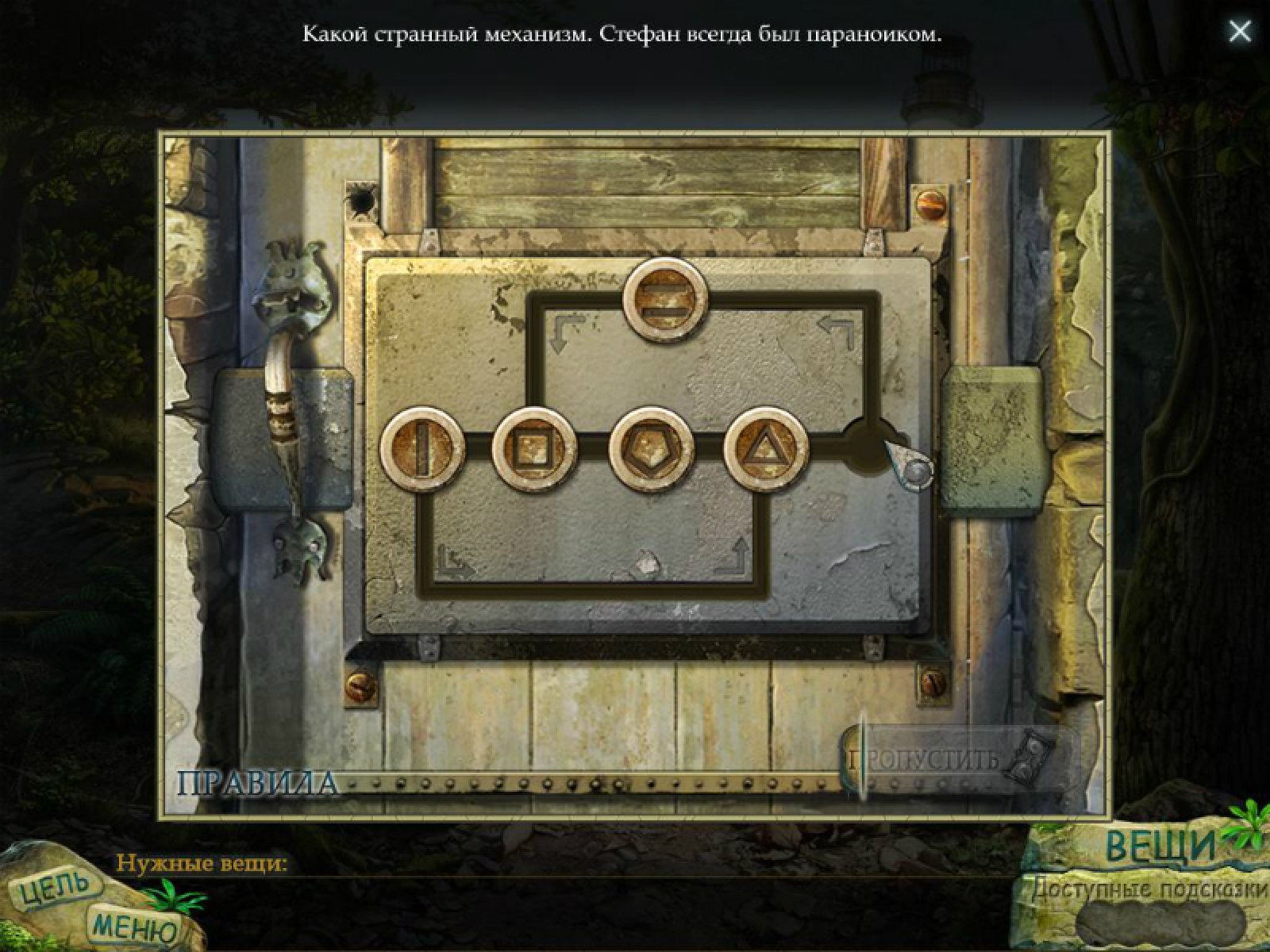Open the ВЕЩИ inventory panel
The image size is (1270, 952).
pyautogui.click(x=1160, y=846)
